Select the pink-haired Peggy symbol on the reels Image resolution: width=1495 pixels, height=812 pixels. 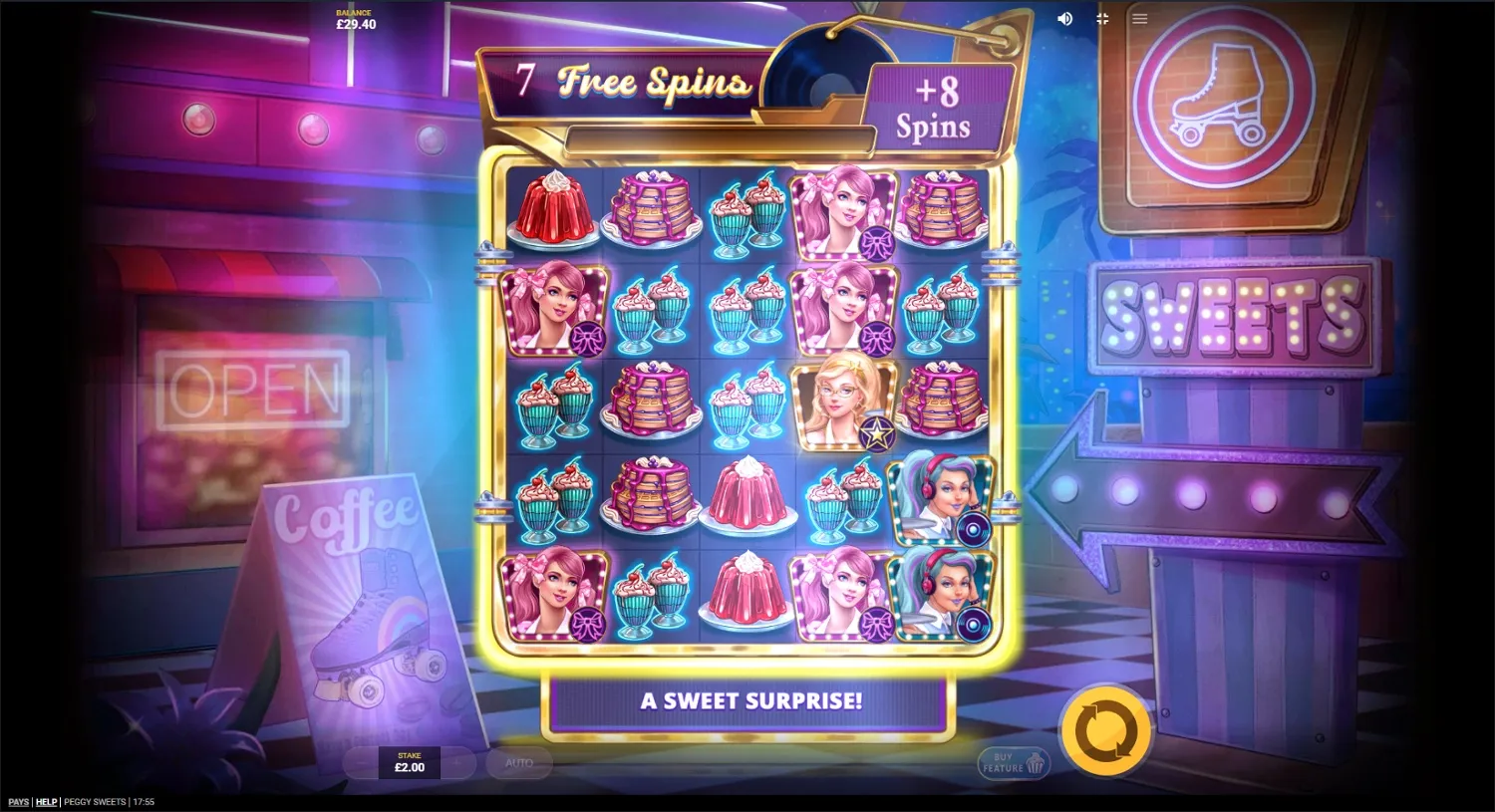click(x=555, y=309)
